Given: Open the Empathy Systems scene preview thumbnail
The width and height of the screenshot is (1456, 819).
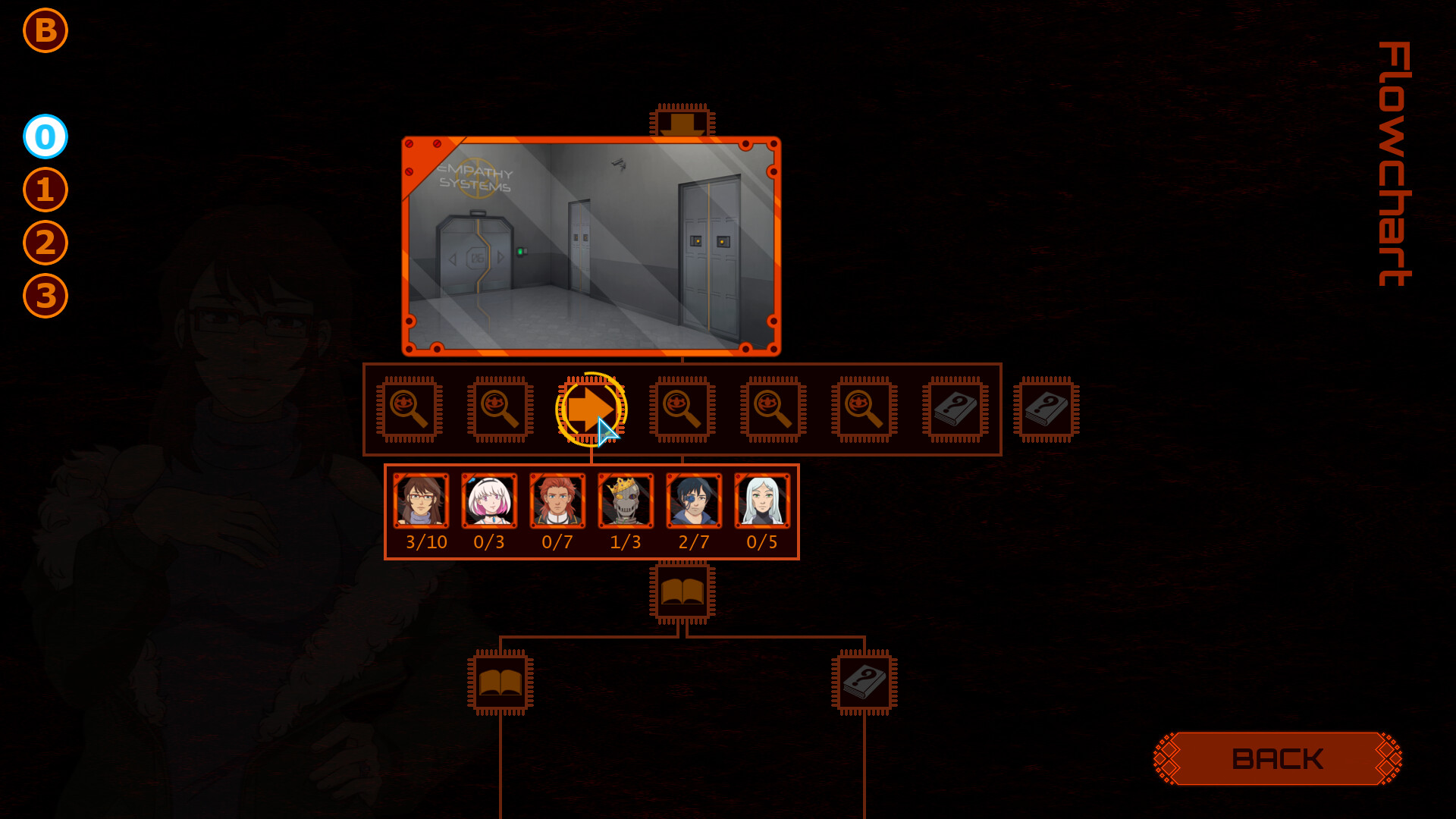Looking at the screenshot, I should tap(591, 244).
